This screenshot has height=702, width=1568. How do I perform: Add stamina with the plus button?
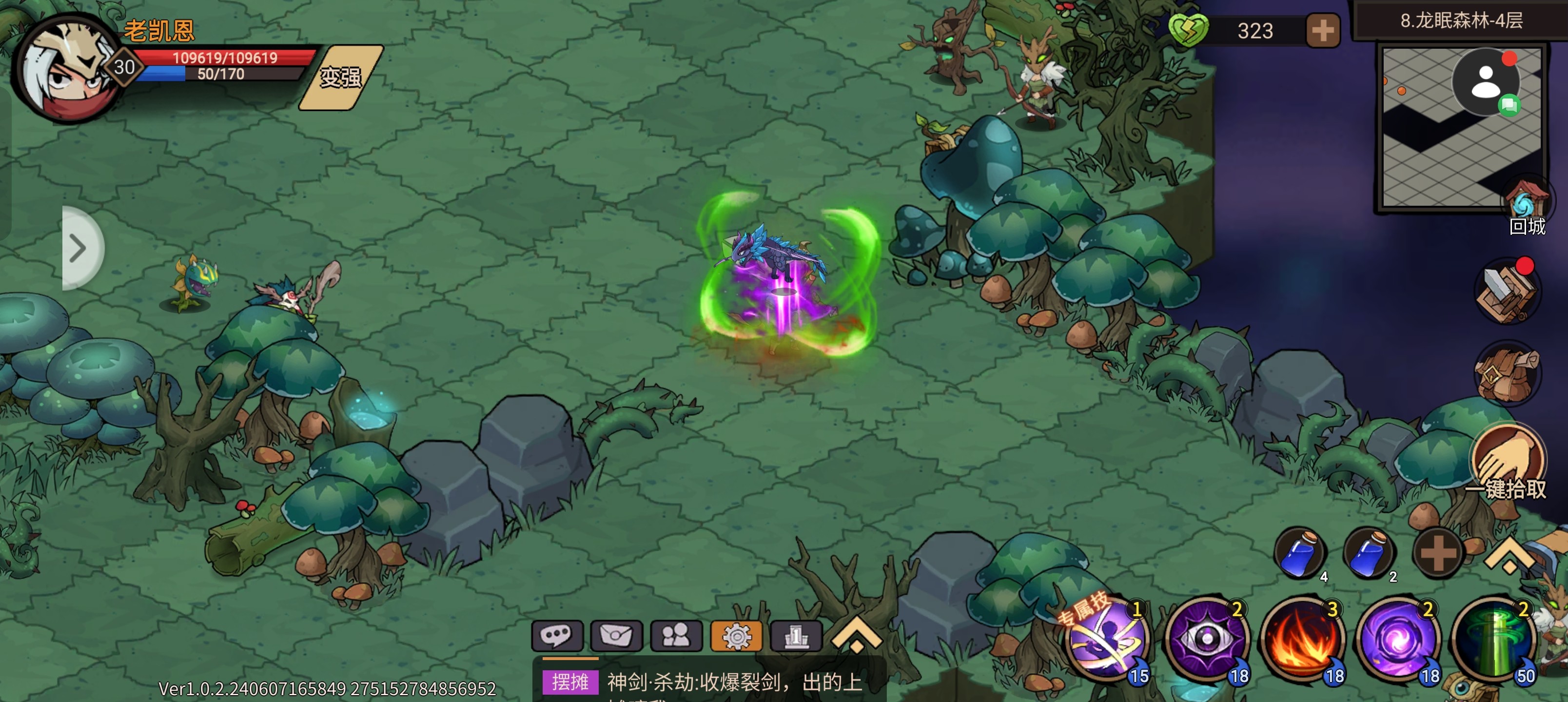(x=1322, y=30)
